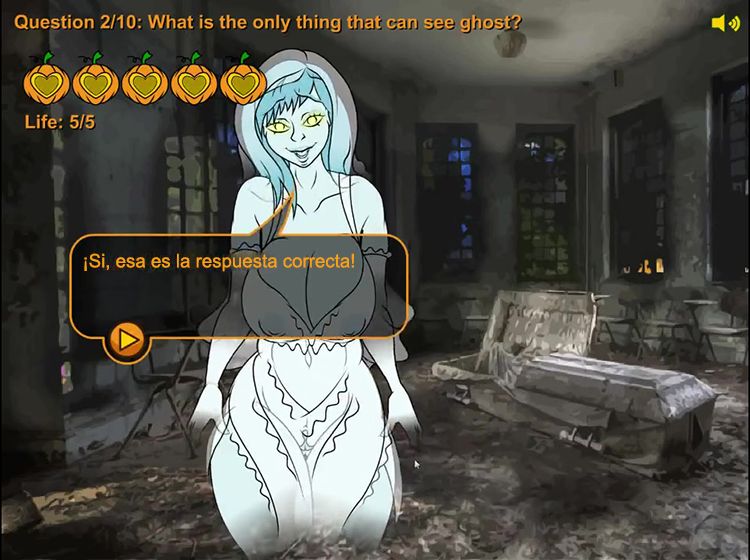Toggle the sound speaker icon

coord(724,23)
